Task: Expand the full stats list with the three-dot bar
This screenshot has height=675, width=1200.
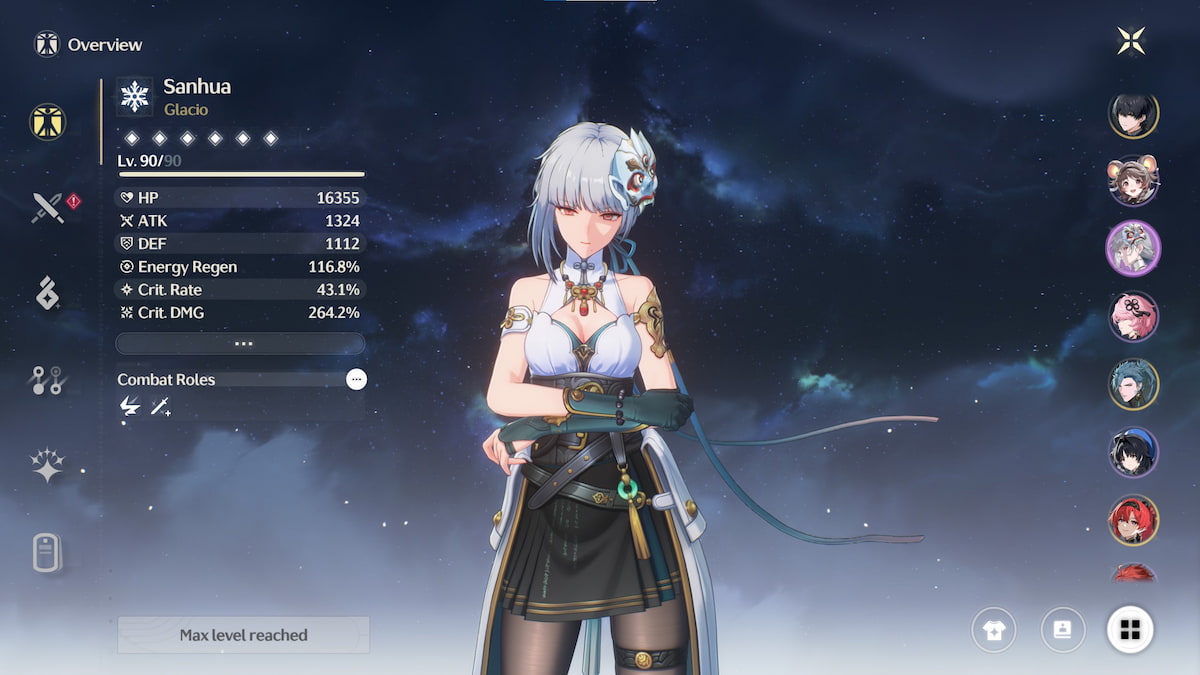Action: [x=240, y=343]
